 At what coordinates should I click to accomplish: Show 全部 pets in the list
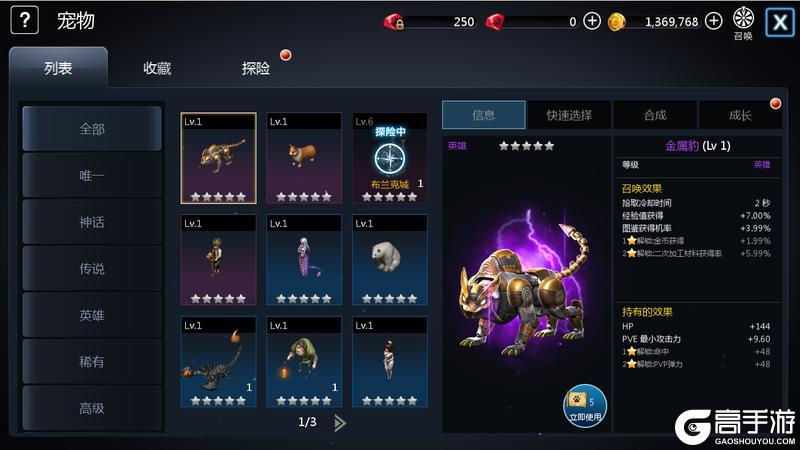click(92, 129)
